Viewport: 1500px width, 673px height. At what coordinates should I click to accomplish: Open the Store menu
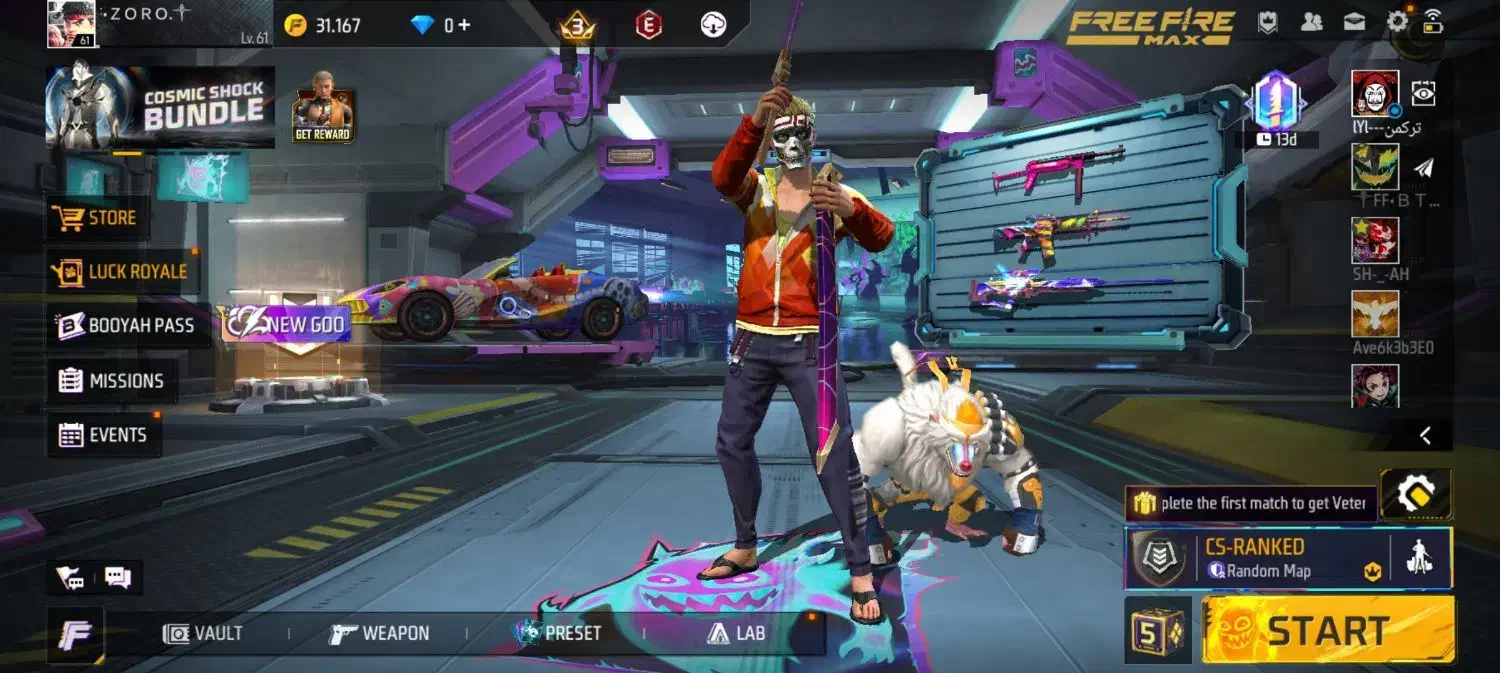(x=98, y=218)
